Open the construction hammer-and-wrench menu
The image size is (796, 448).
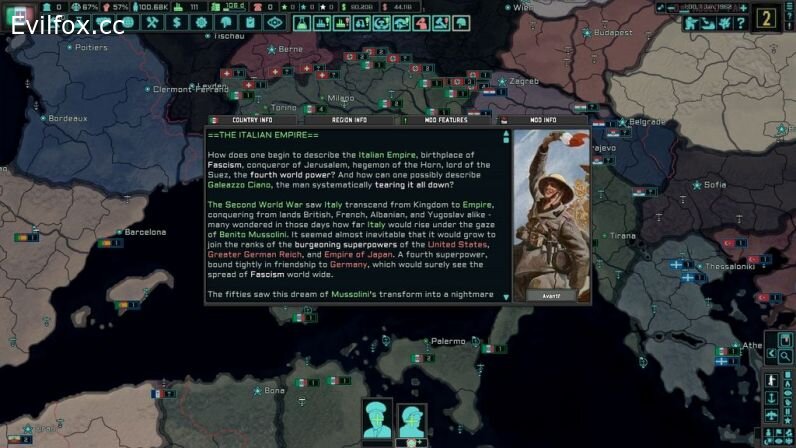pyautogui.click(x=153, y=22)
